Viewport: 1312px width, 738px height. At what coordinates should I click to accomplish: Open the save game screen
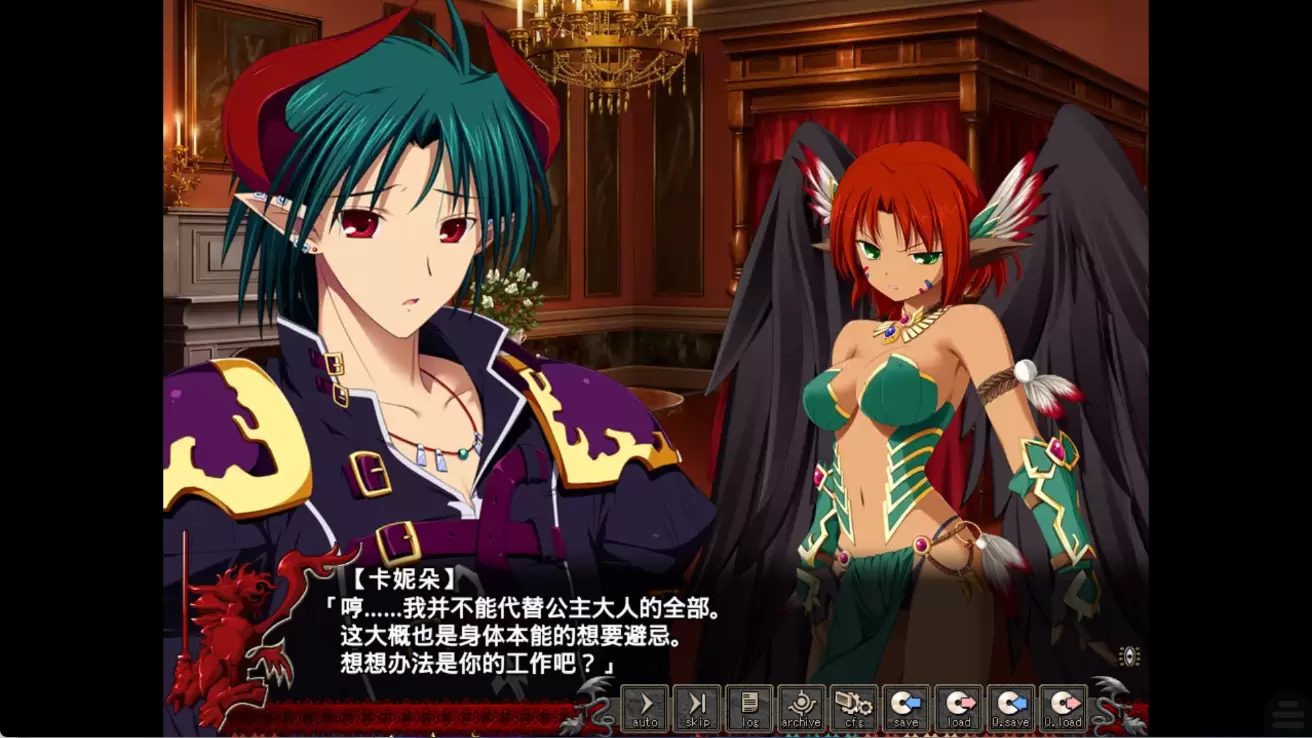click(906, 708)
